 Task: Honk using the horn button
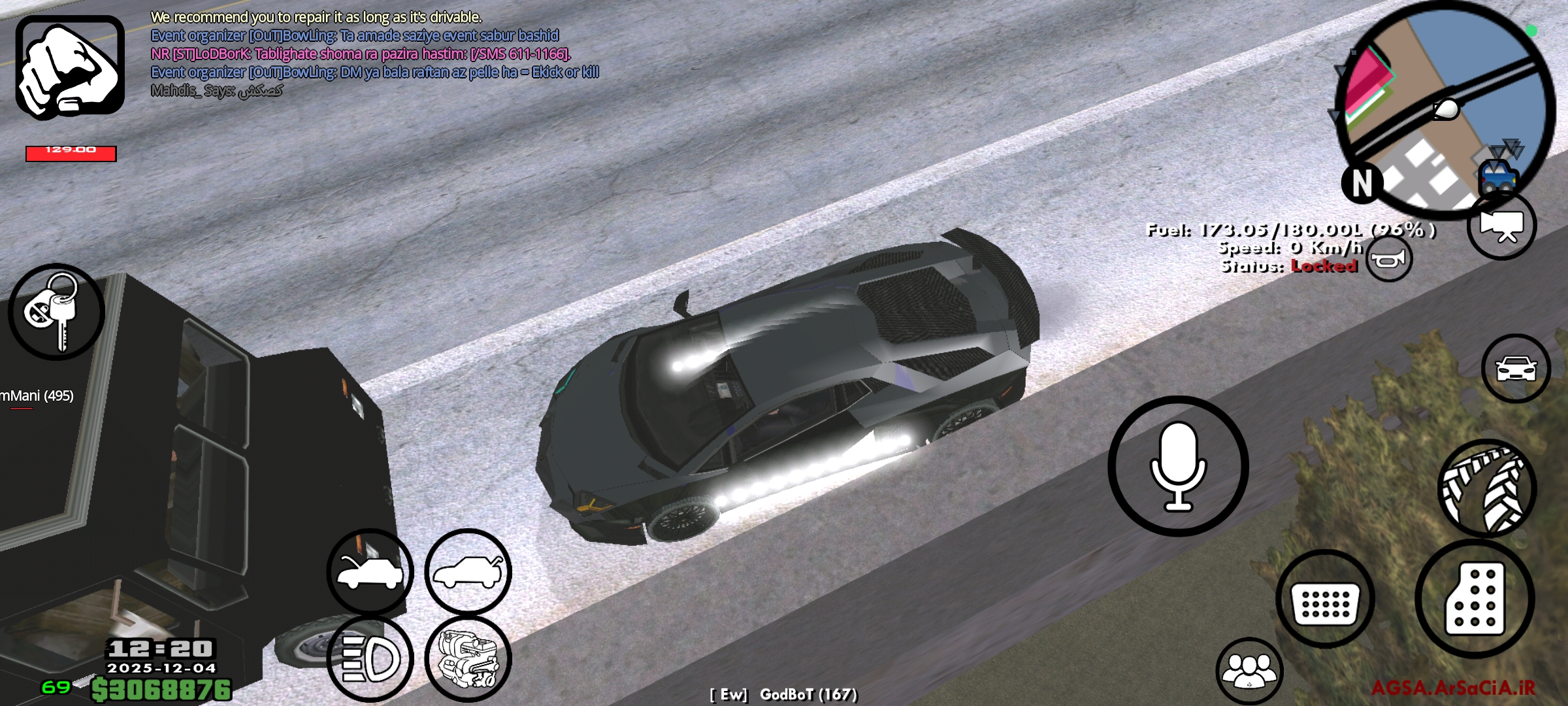click(x=1388, y=259)
